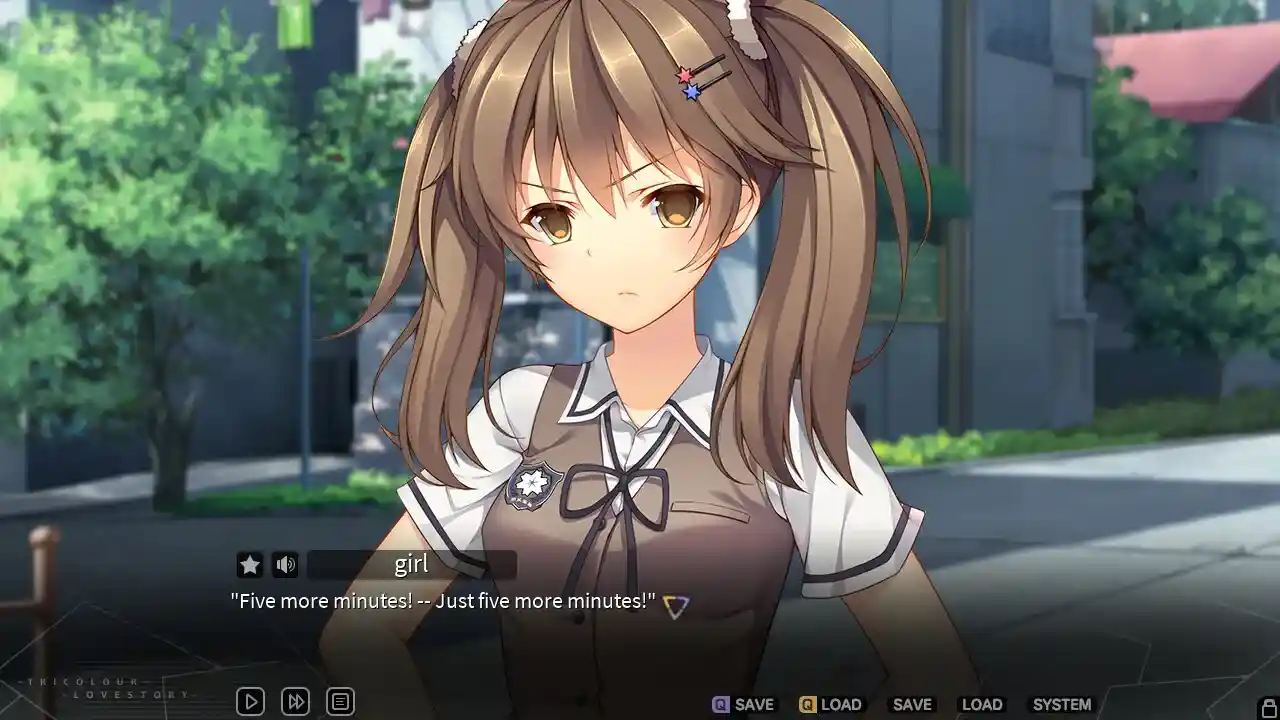Open the LOAD screen
1280x720 pixels.
[x=982, y=703]
